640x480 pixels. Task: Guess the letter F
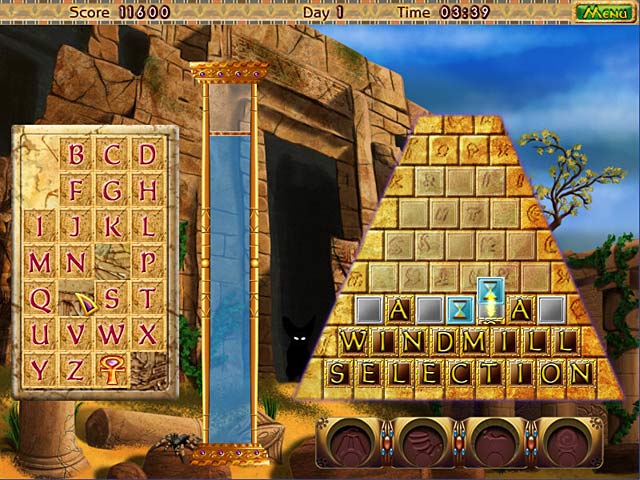point(75,190)
